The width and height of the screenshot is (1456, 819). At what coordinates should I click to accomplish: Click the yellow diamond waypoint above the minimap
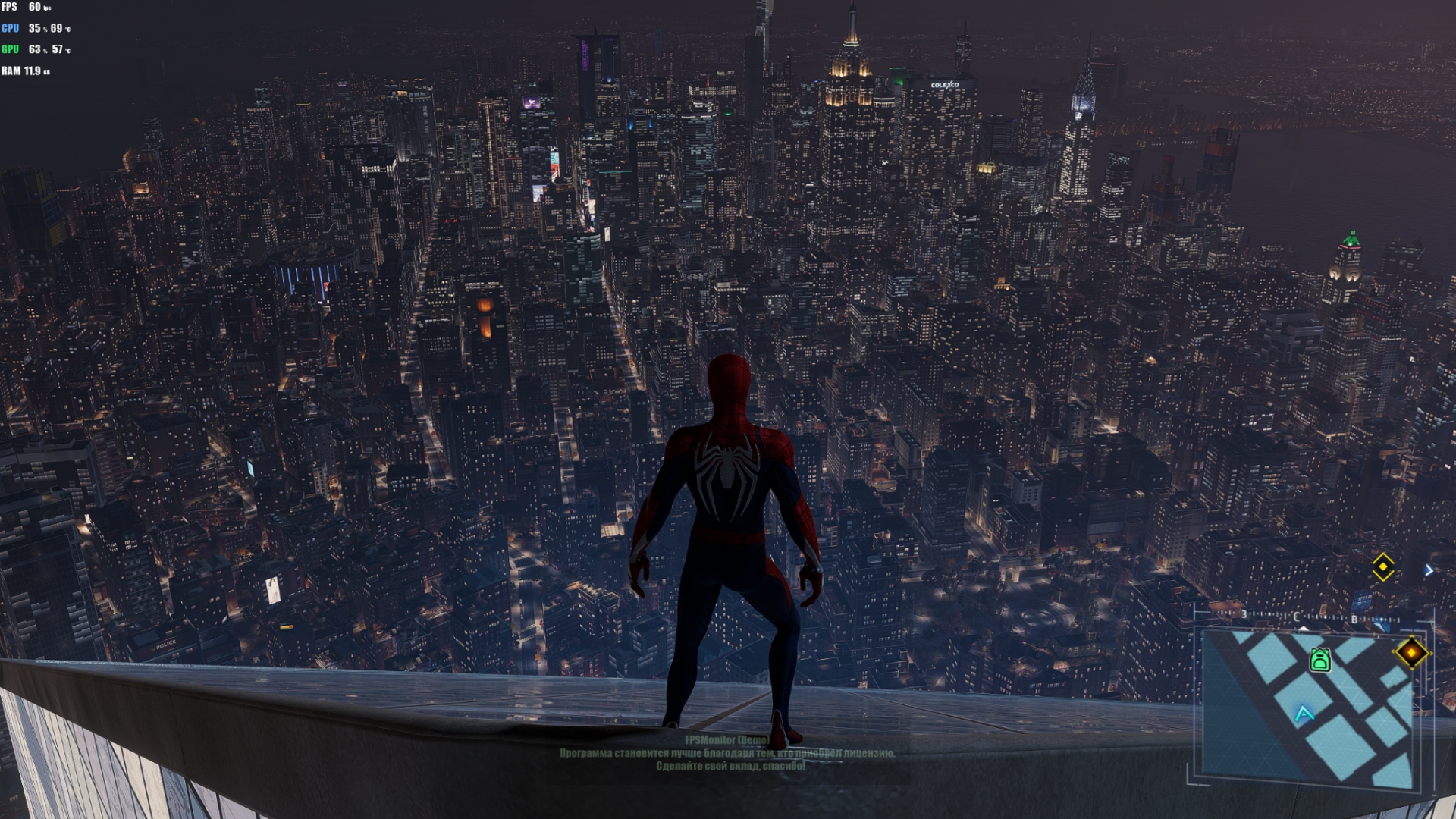1382,567
